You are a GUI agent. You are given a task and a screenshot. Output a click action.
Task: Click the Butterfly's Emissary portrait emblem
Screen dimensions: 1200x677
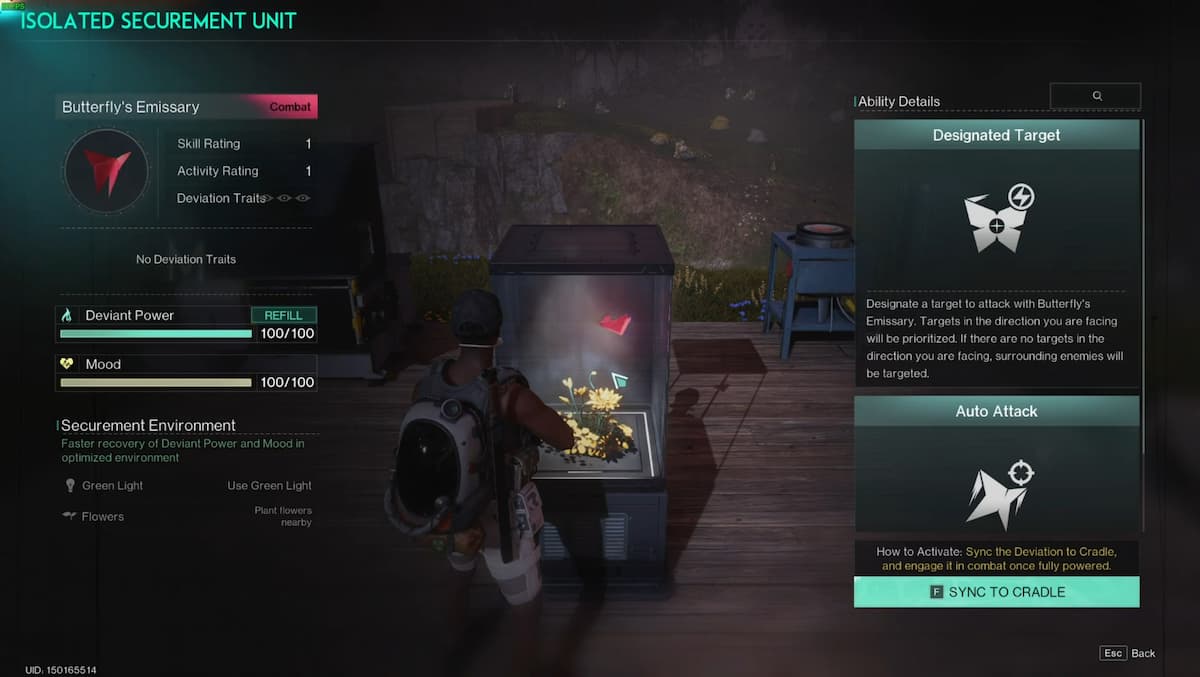(x=106, y=171)
